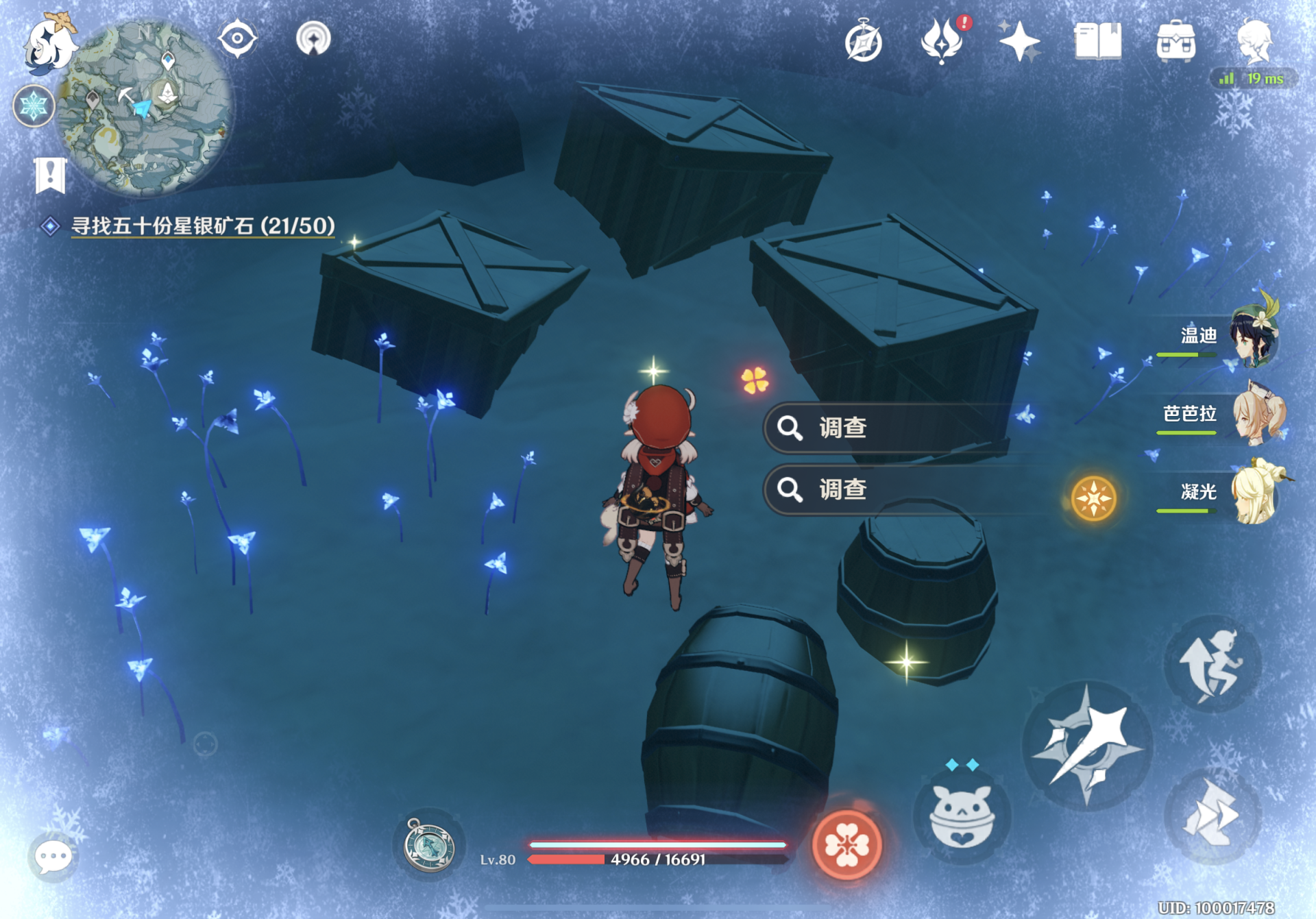Open the battle pass icon with alert

pos(942,41)
